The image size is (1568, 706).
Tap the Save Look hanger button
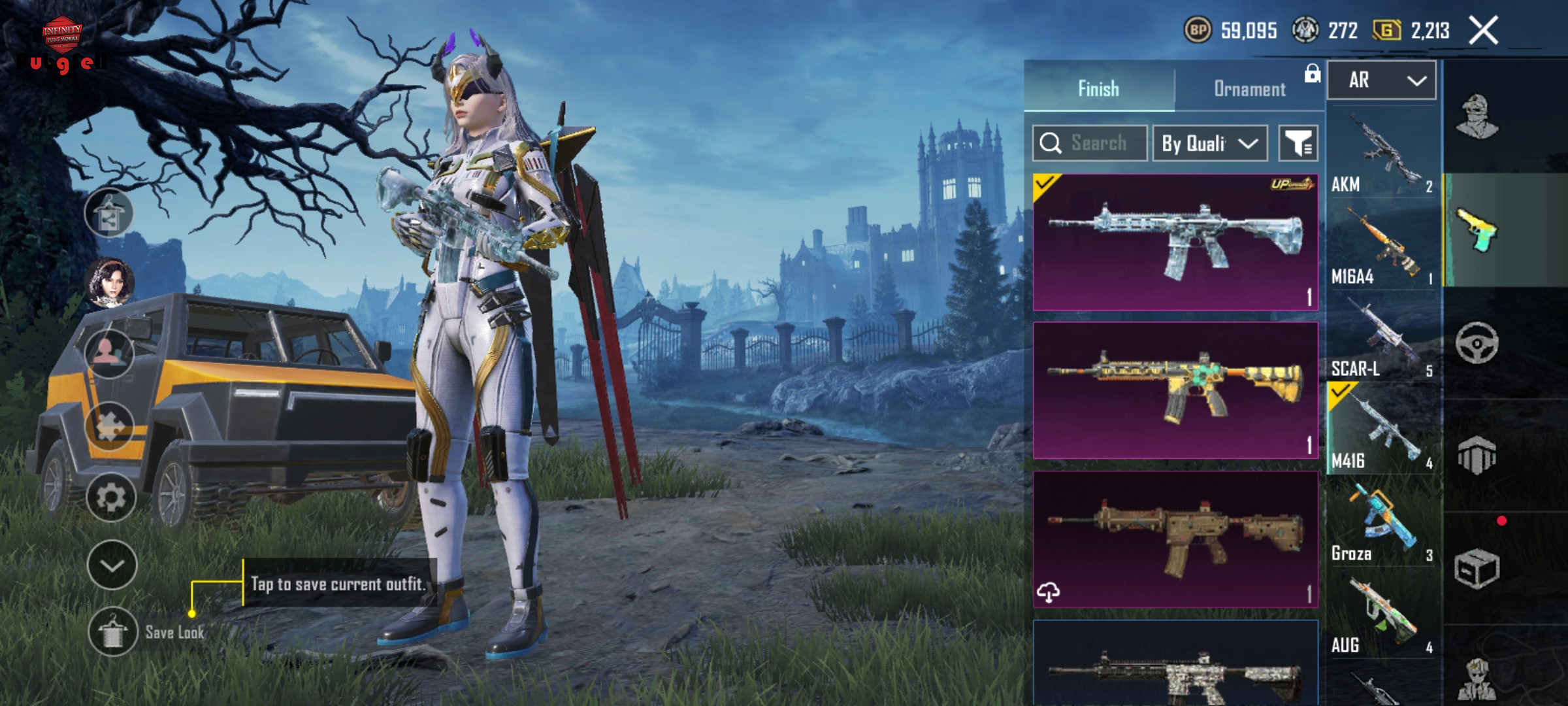112,631
